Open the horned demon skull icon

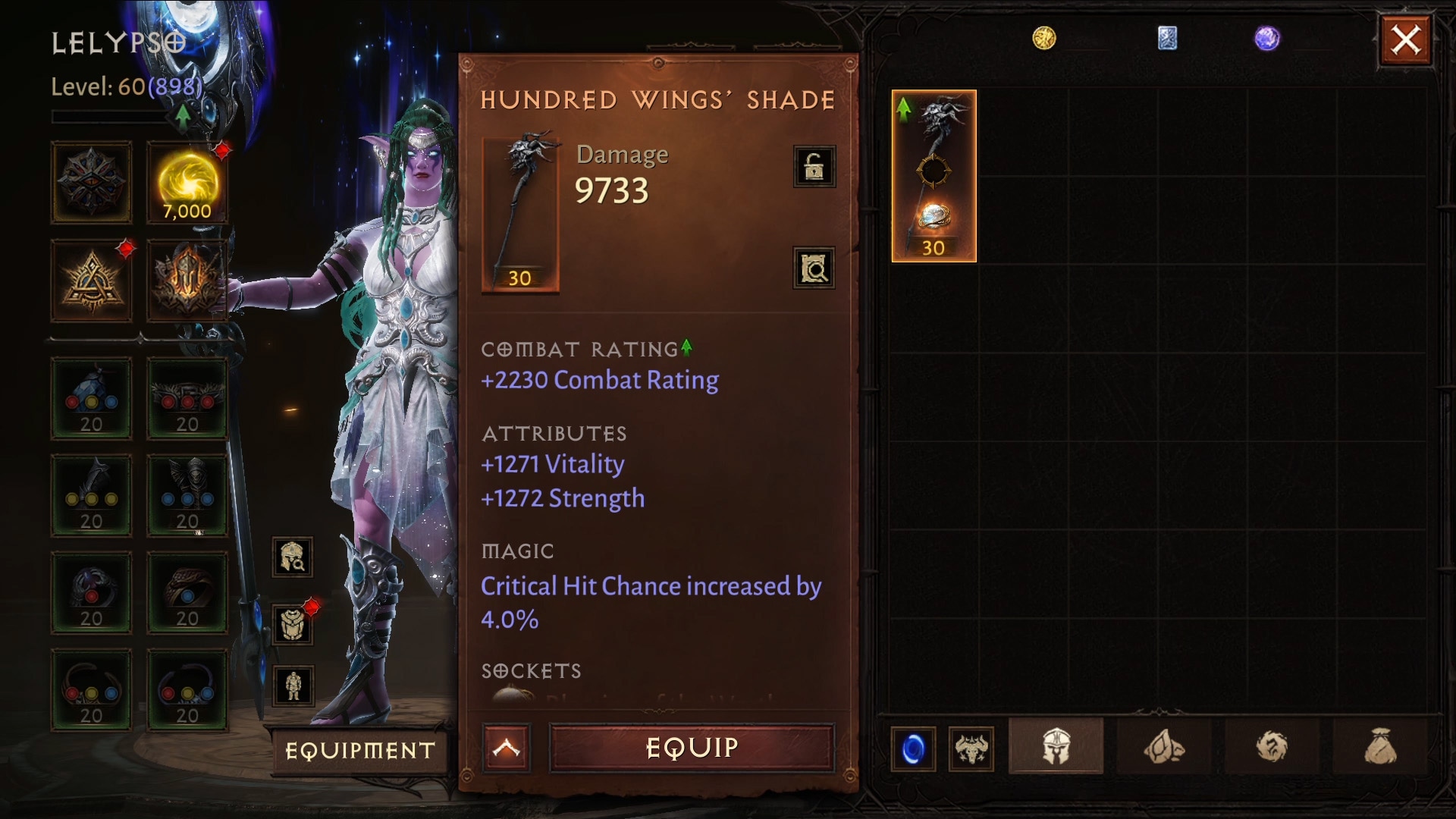point(971,749)
